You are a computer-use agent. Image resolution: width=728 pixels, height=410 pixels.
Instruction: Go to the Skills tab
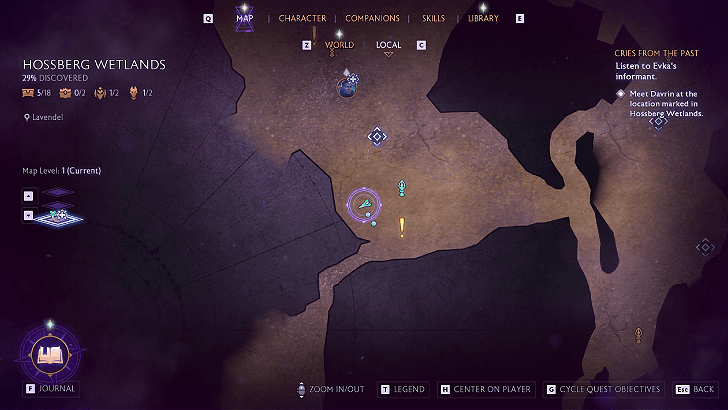(x=433, y=18)
